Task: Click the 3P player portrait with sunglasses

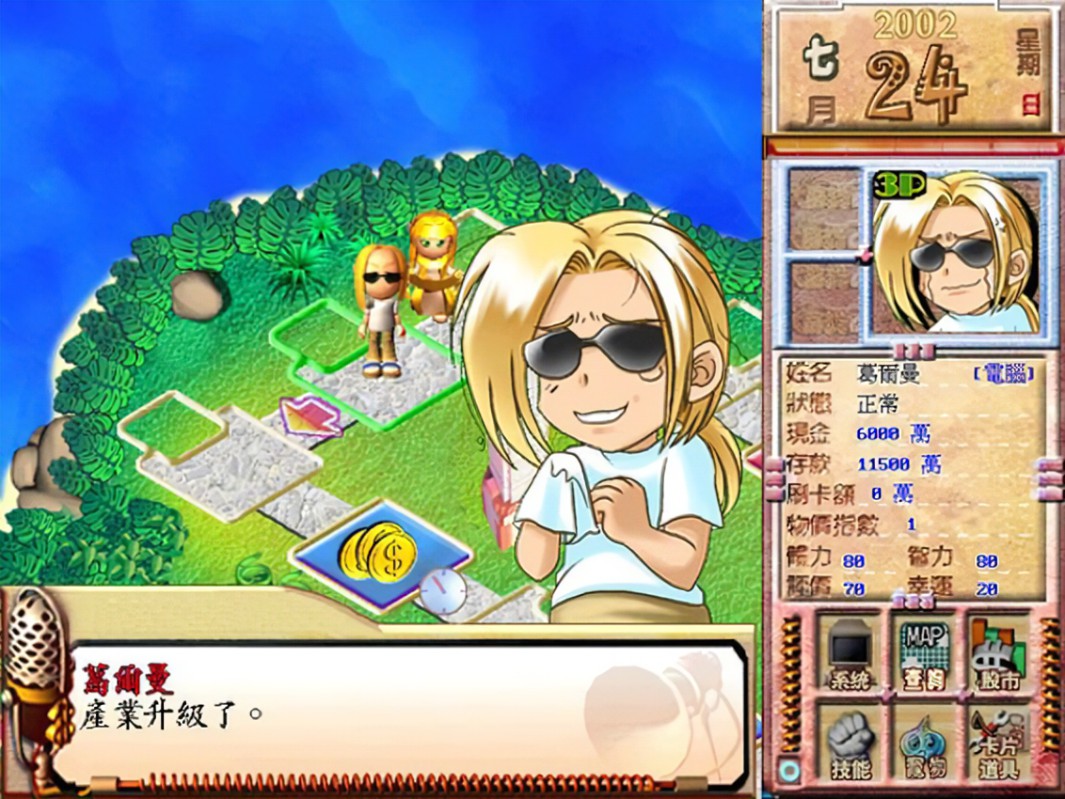Action: [x=955, y=251]
